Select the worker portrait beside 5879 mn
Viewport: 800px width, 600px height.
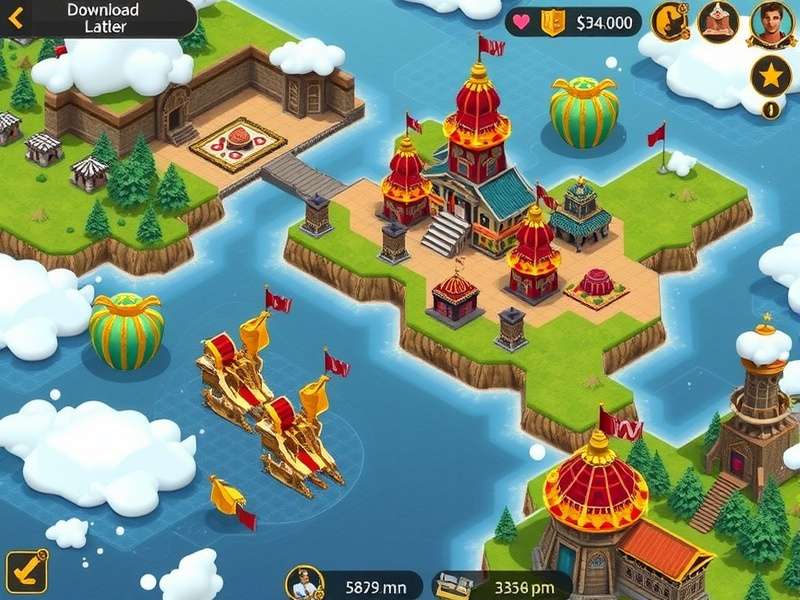point(304,582)
